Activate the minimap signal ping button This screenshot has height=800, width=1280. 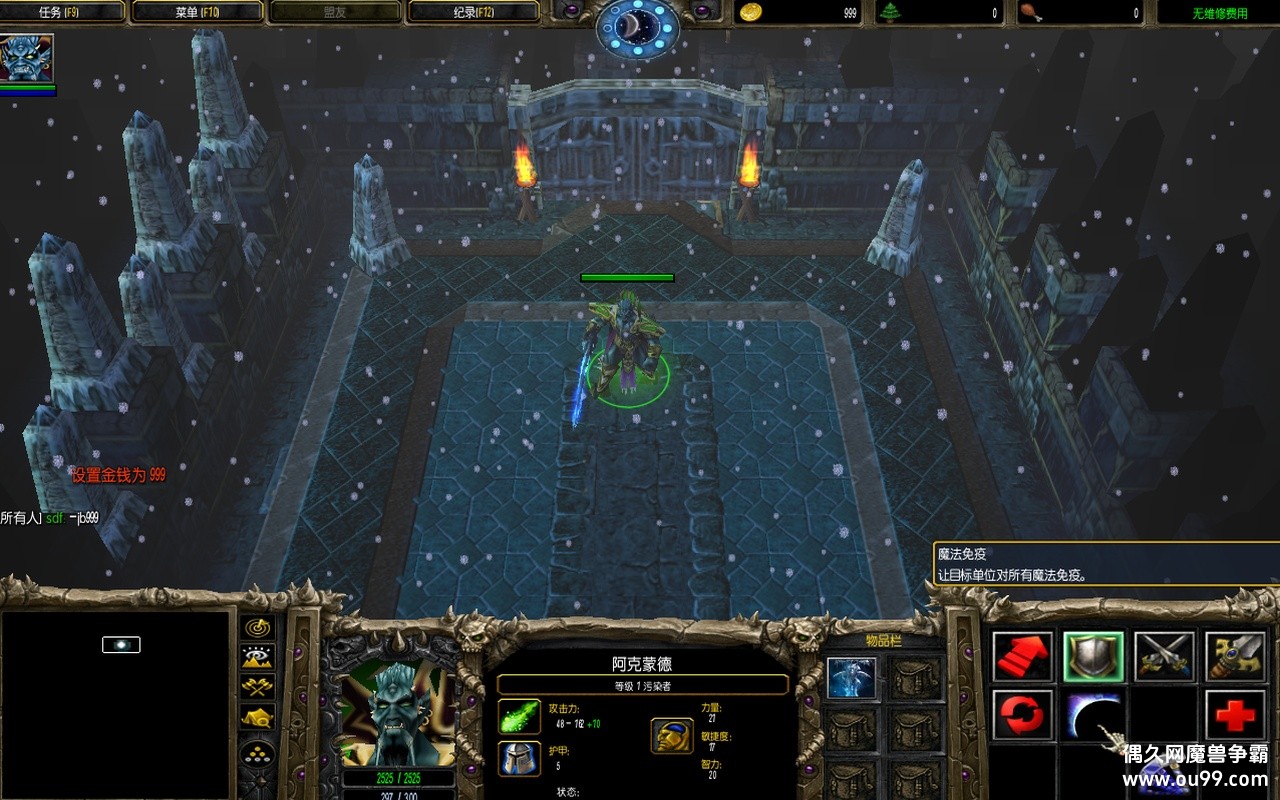tap(259, 628)
